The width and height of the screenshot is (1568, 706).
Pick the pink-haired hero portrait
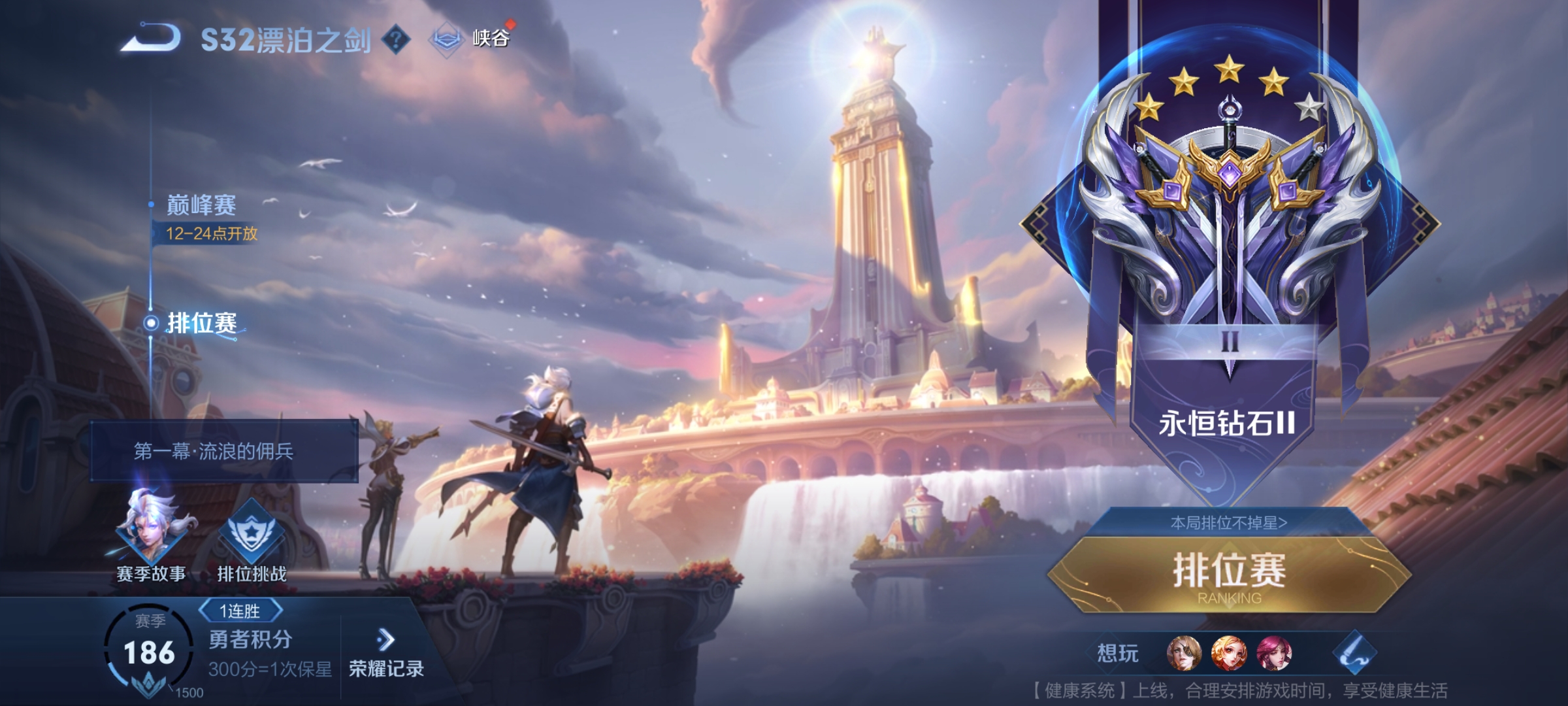pyautogui.click(x=1274, y=653)
